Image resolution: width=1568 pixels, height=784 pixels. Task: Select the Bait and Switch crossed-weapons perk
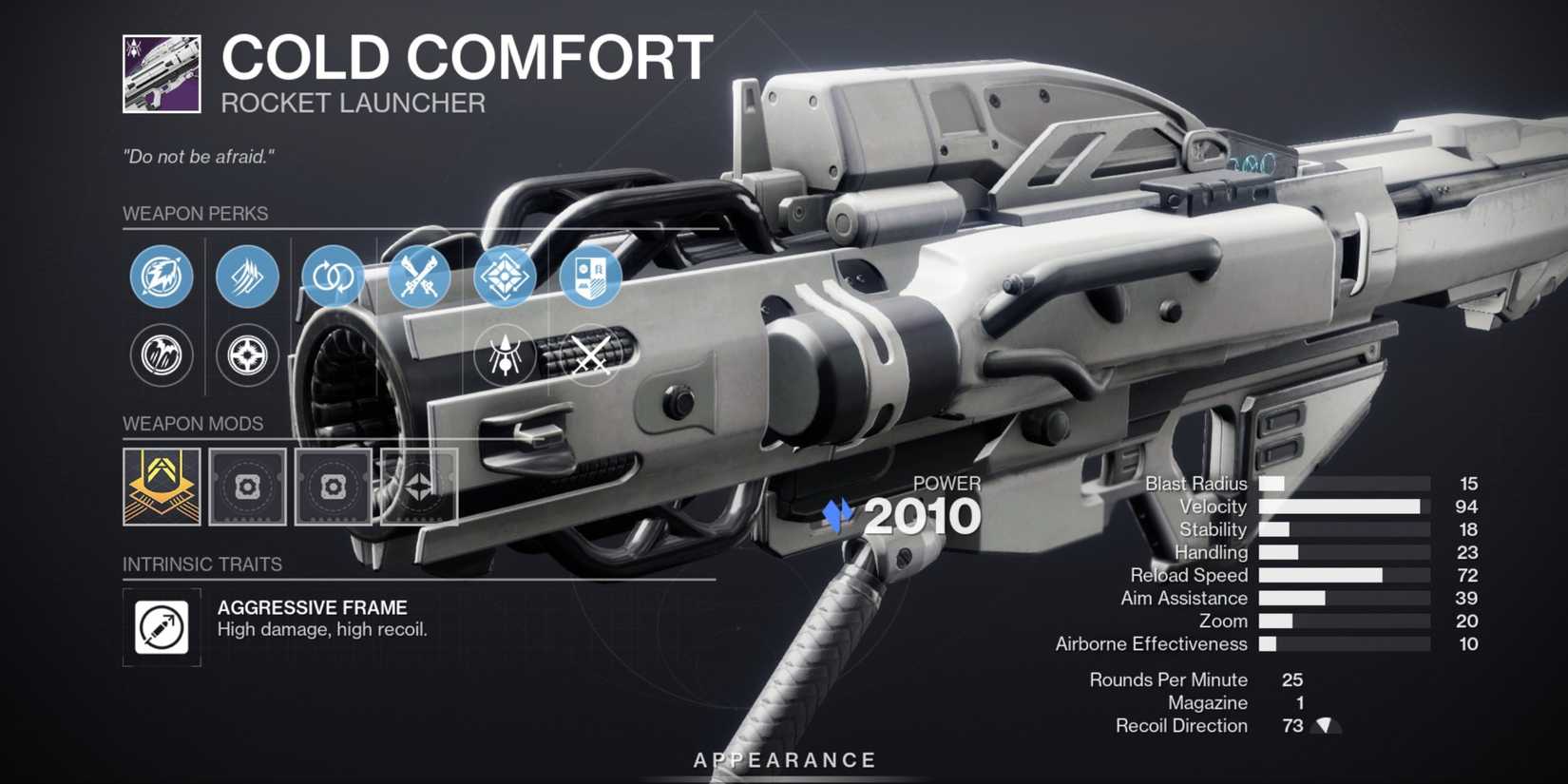pyautogui.click(x=419, y=277)
